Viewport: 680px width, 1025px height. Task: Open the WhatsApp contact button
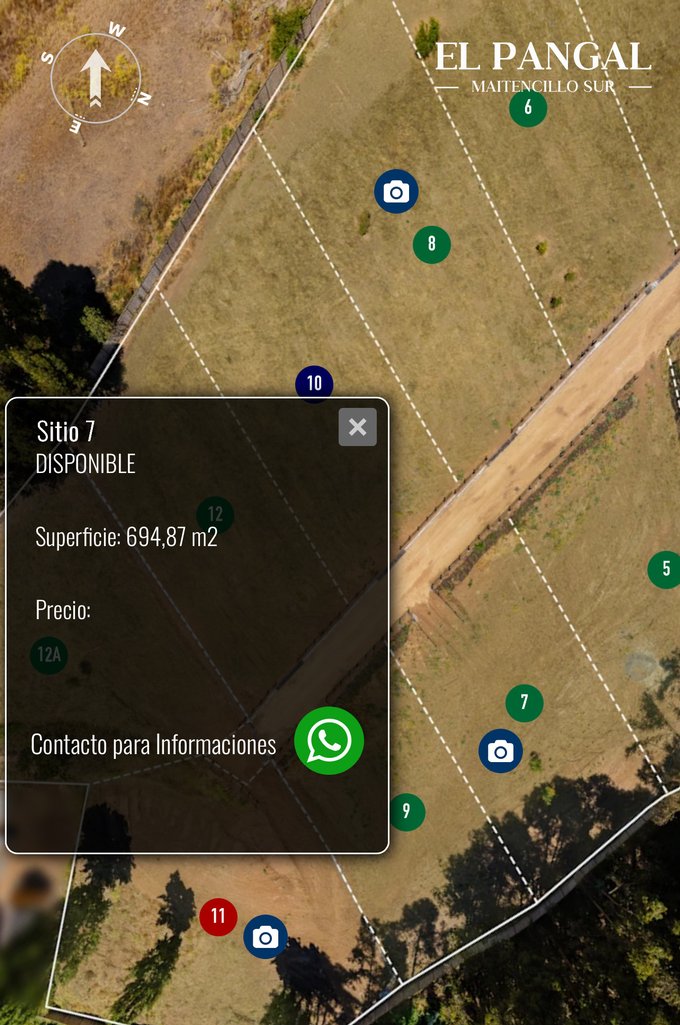tap(329, 741)
